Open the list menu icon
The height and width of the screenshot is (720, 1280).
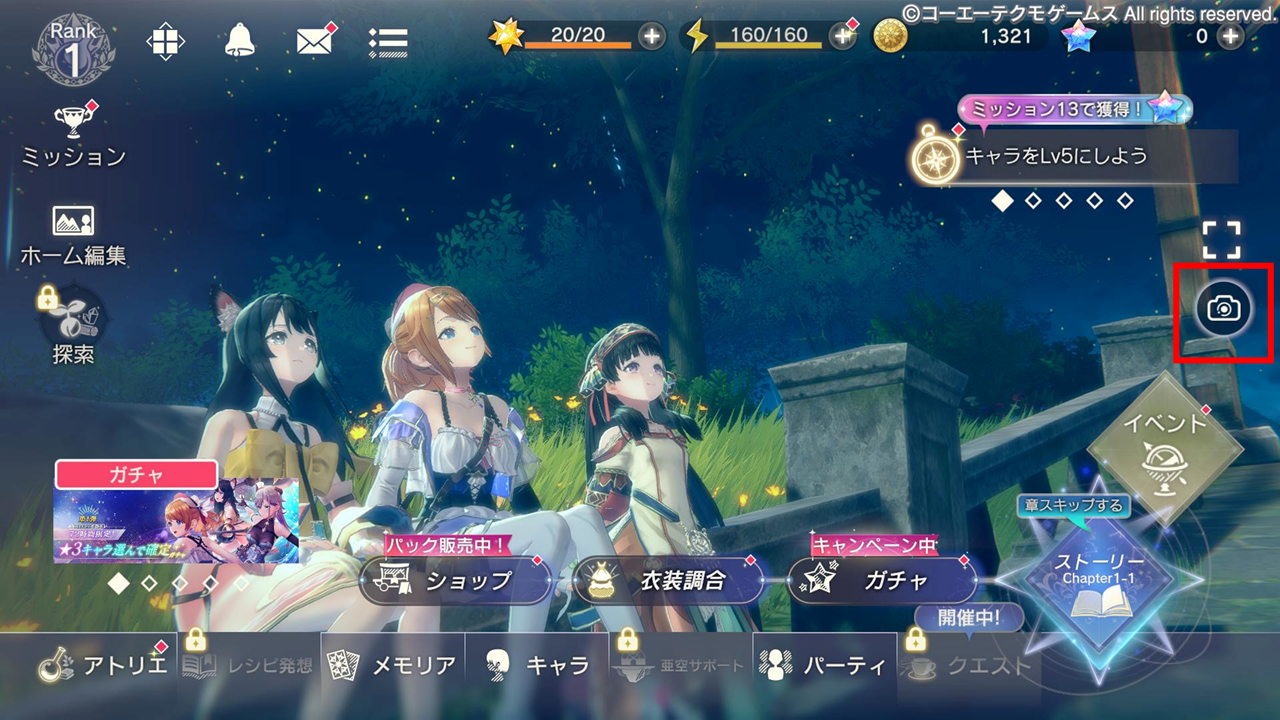pyautogui.click(x=387, y=41)
